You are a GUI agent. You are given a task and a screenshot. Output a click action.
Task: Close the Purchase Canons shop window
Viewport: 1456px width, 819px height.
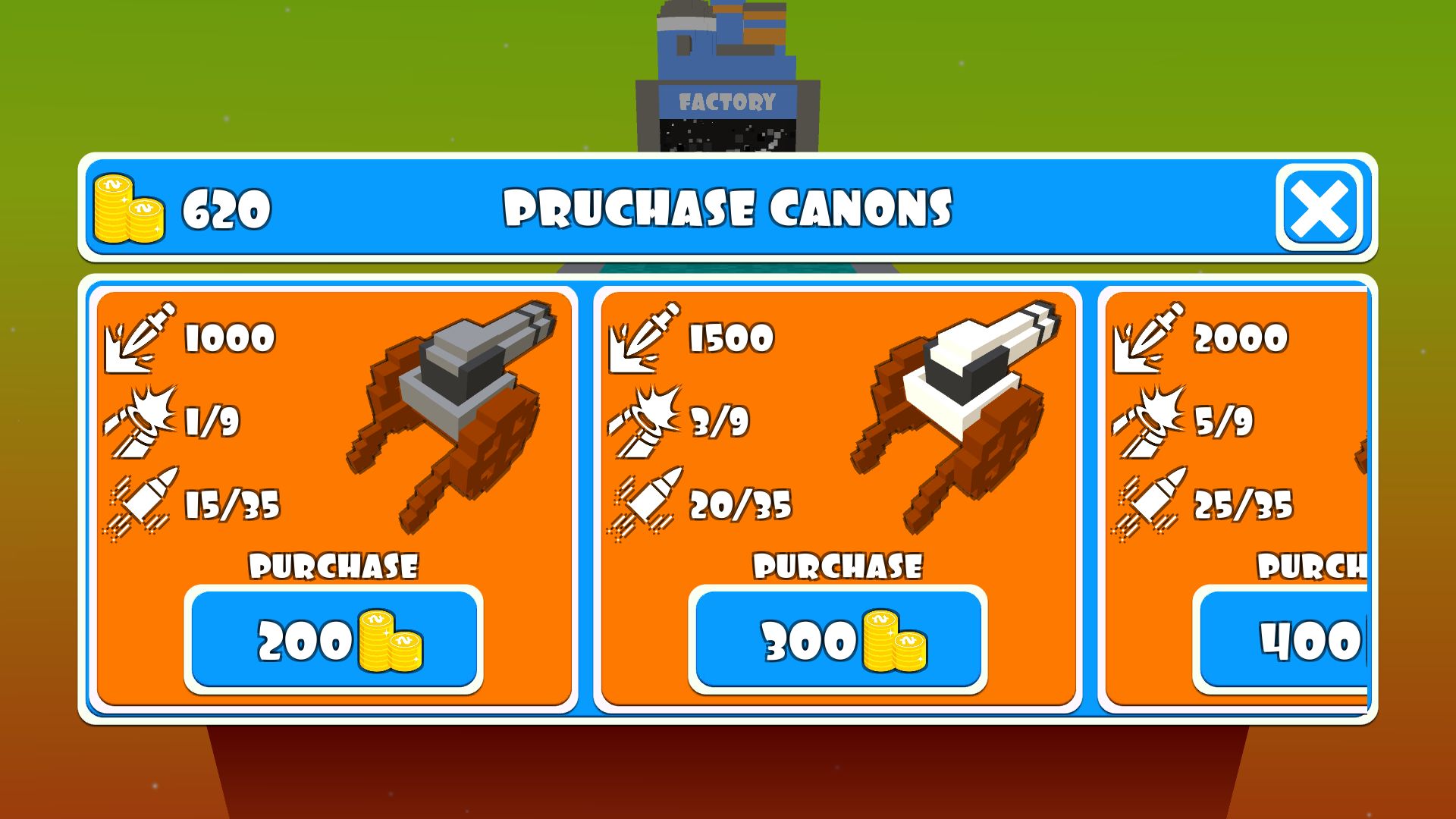pos(1319,208)
